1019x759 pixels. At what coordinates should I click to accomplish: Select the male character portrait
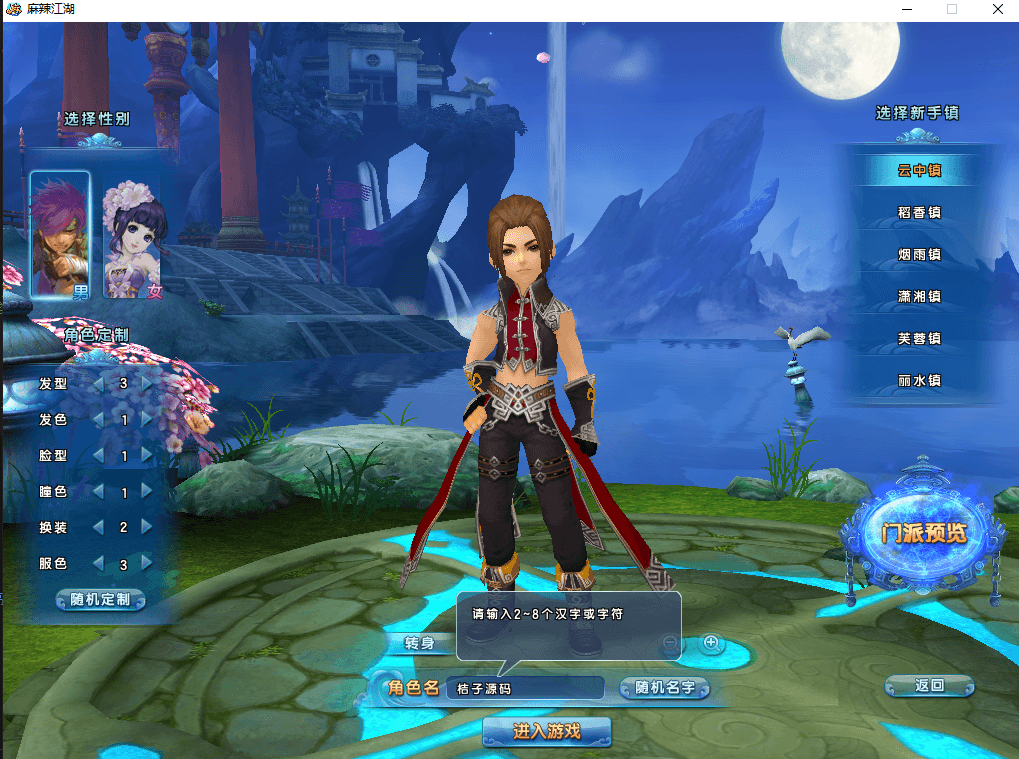pyautogui.click(x=60, y=236)
